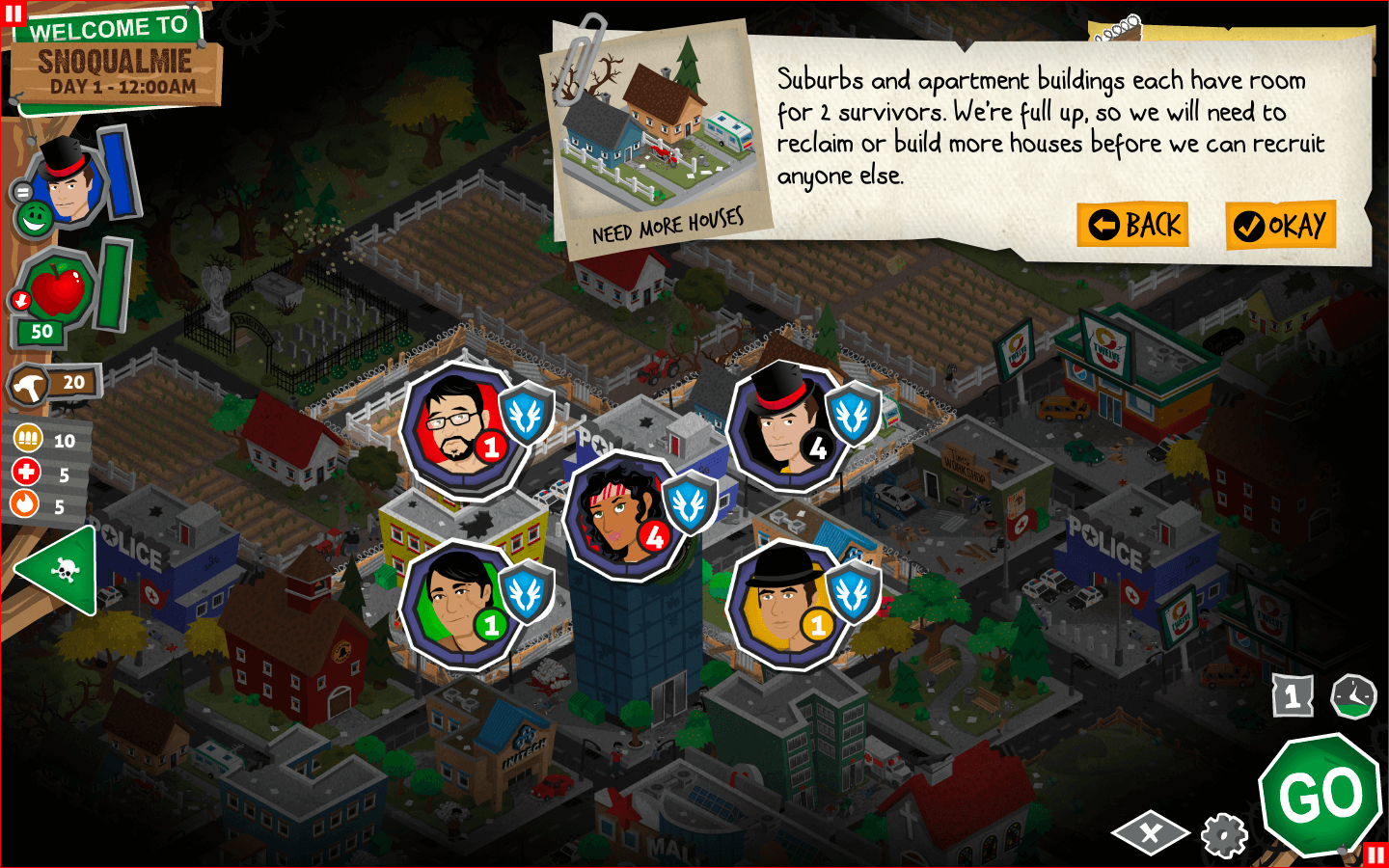The width and height of the screenshot is (1389, 868).
Task: Select the clock time icon
Action: point(1353,695)
